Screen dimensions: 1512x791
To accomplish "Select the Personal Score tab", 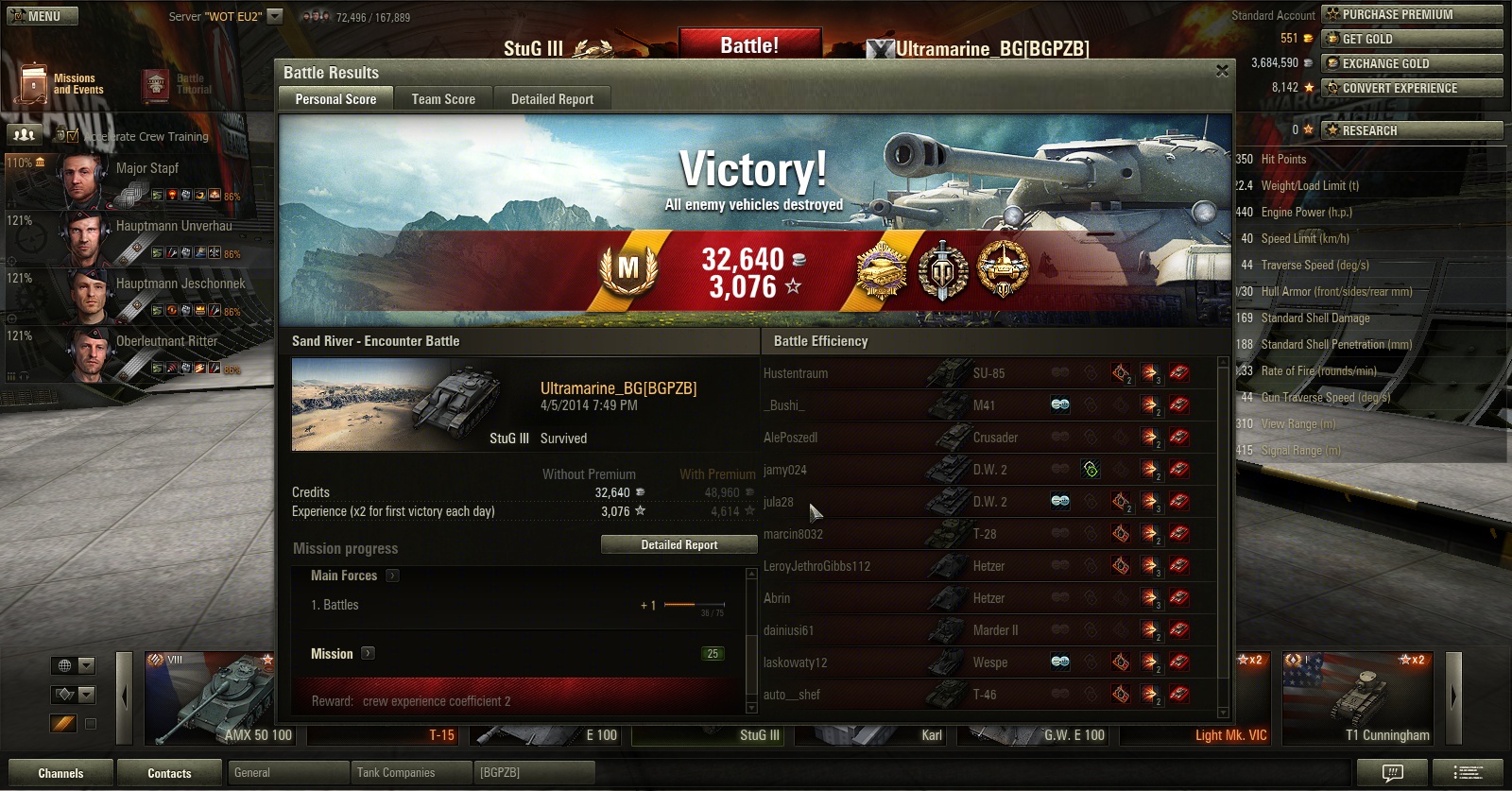I will point(335,99).
